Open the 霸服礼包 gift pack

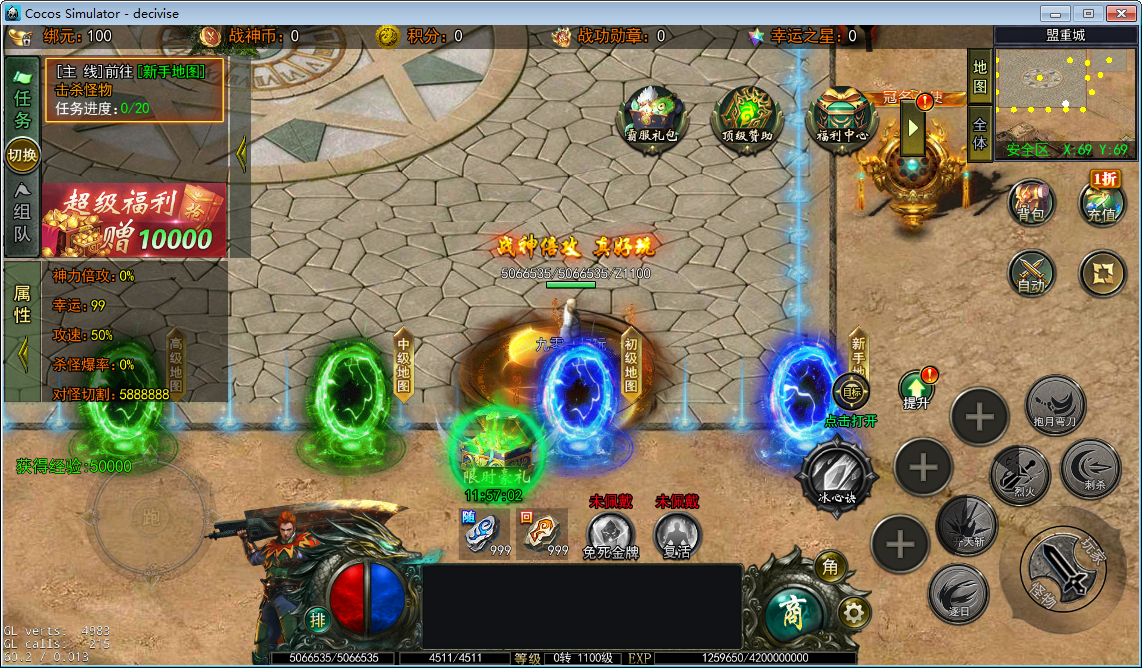652,118
